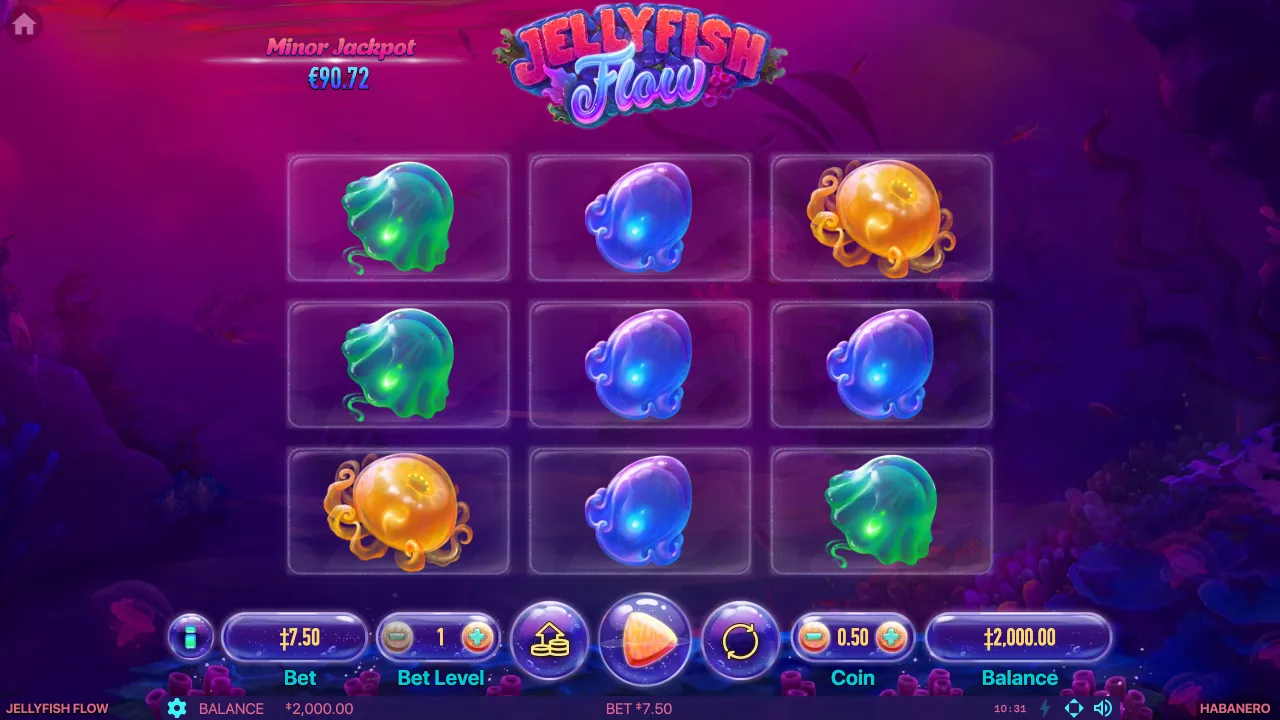Mute the game sound
Screen dimensions: 1280x720
tap(1104, 708)
